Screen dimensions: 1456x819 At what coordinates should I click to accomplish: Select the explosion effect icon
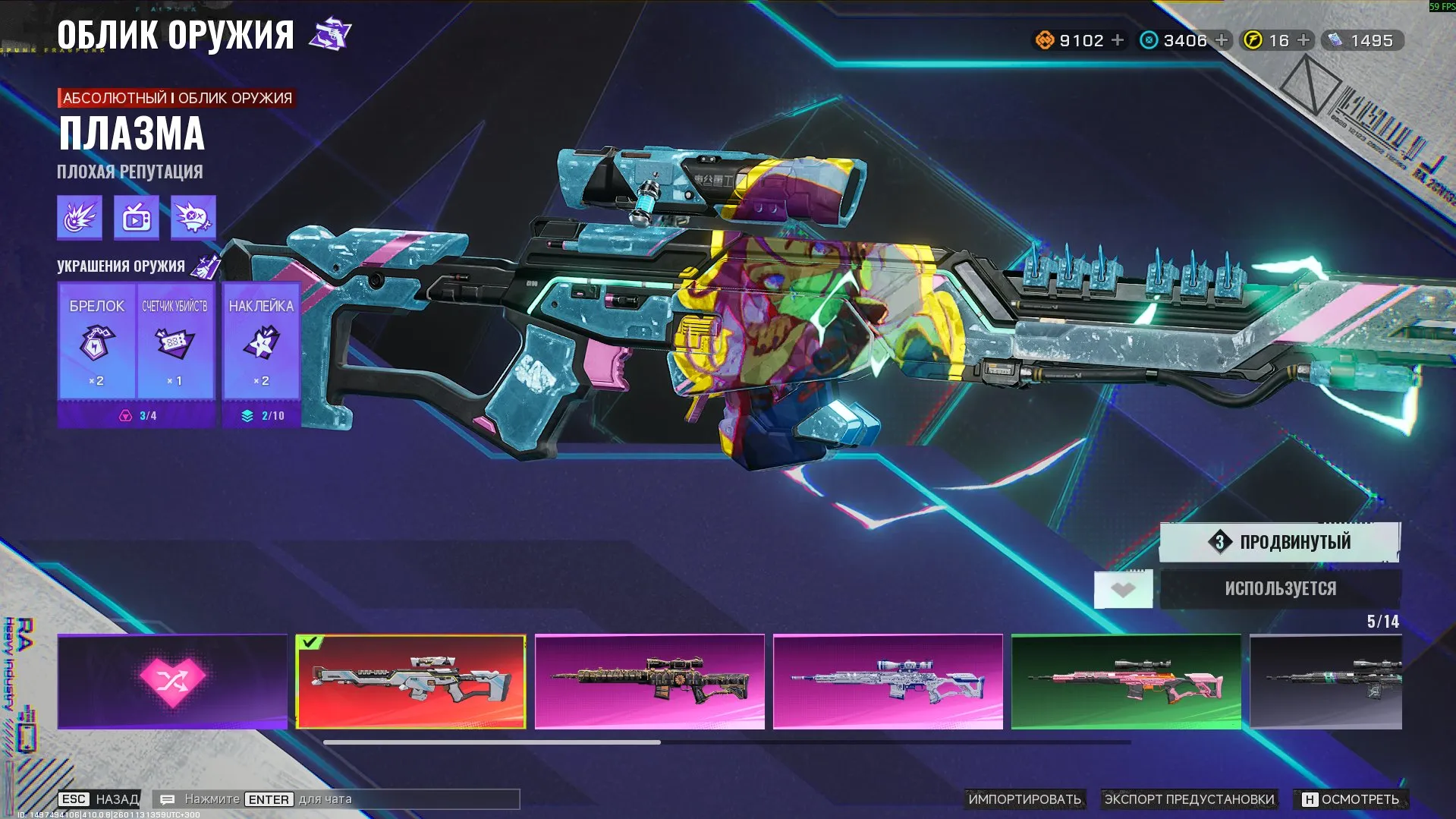coord(80,218)
